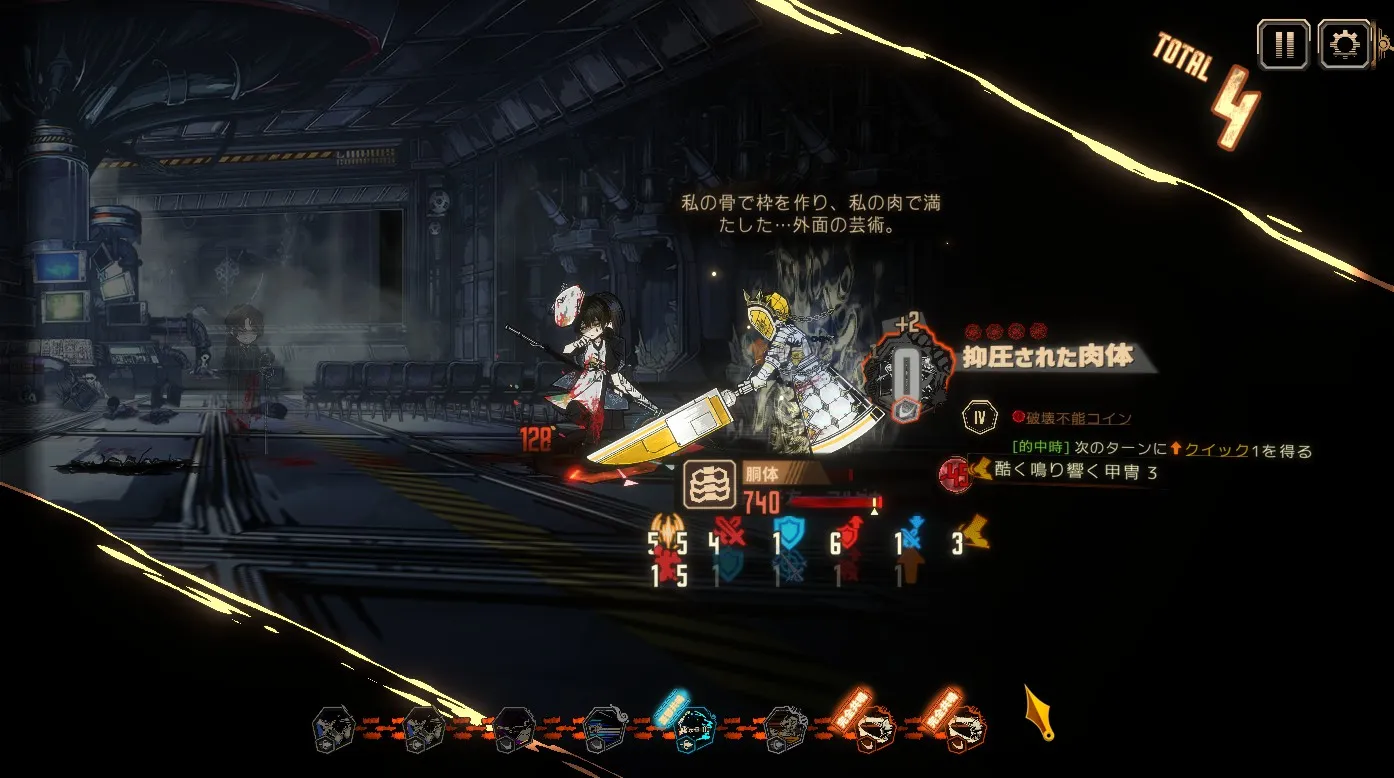This screenshot has width=1394, height=778.
Task: Select the cyan-highlighted skill in the chain bar
Action: click(694, 728)
